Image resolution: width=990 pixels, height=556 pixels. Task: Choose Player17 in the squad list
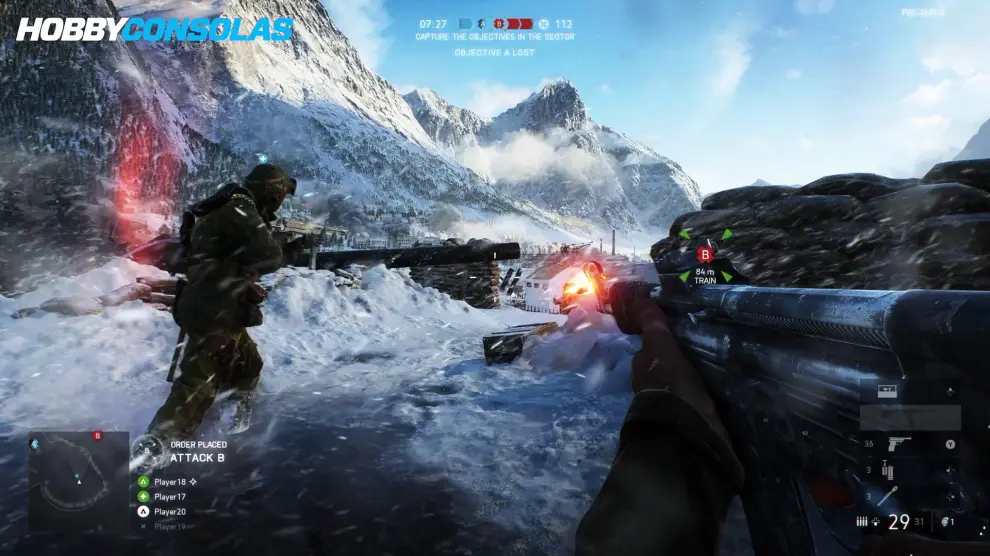coord(169,497)
